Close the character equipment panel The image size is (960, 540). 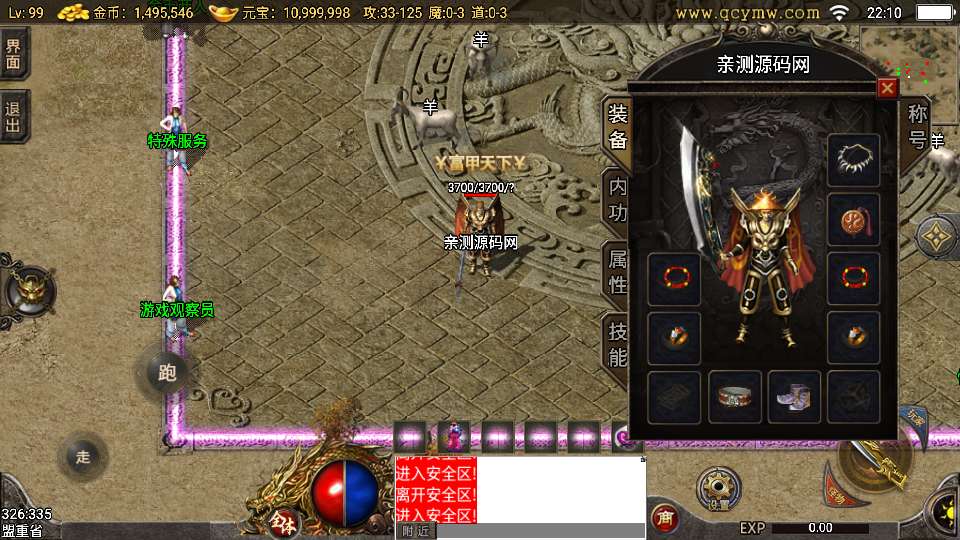tap(887, 89)
